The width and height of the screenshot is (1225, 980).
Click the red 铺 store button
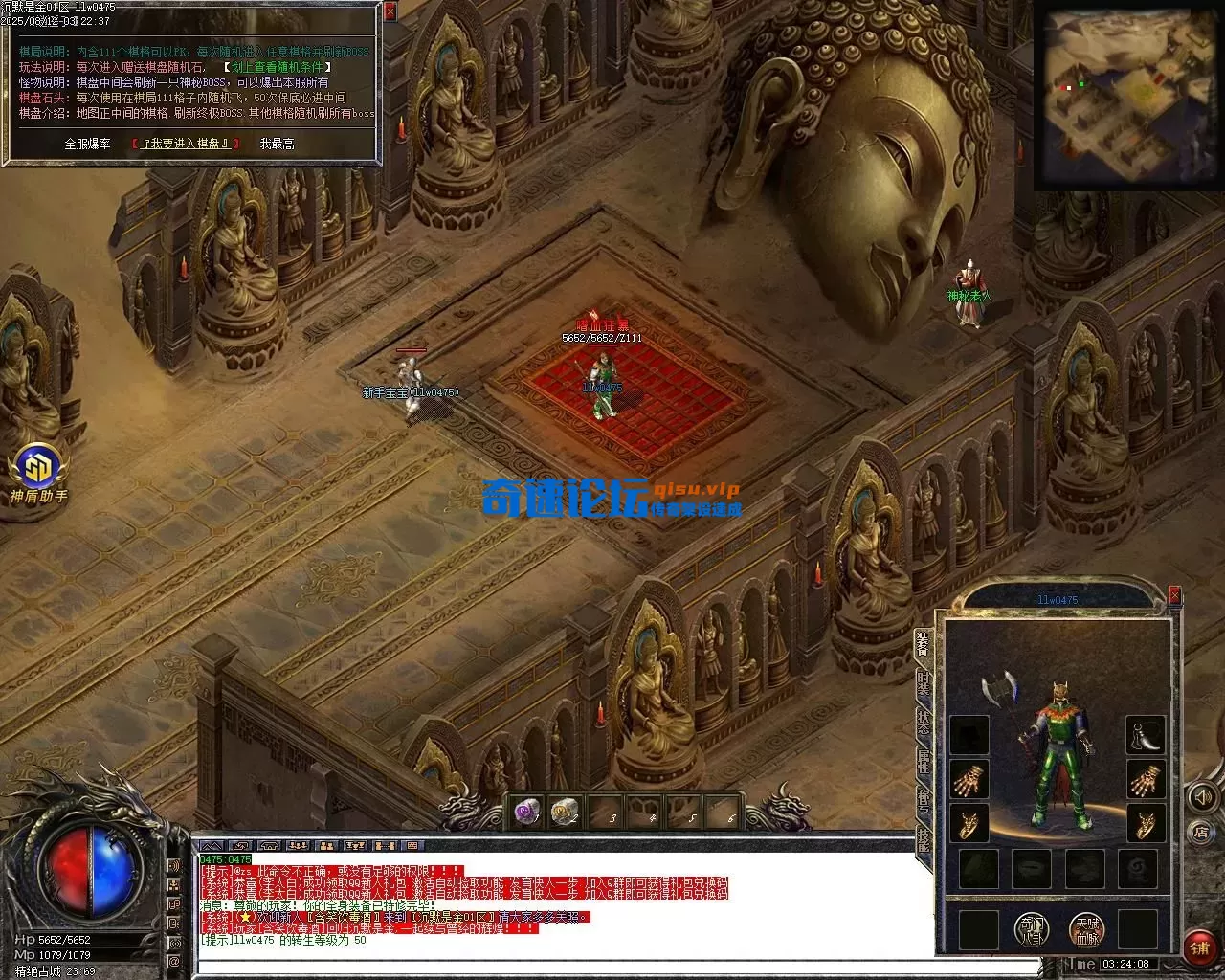point(1200,947)
